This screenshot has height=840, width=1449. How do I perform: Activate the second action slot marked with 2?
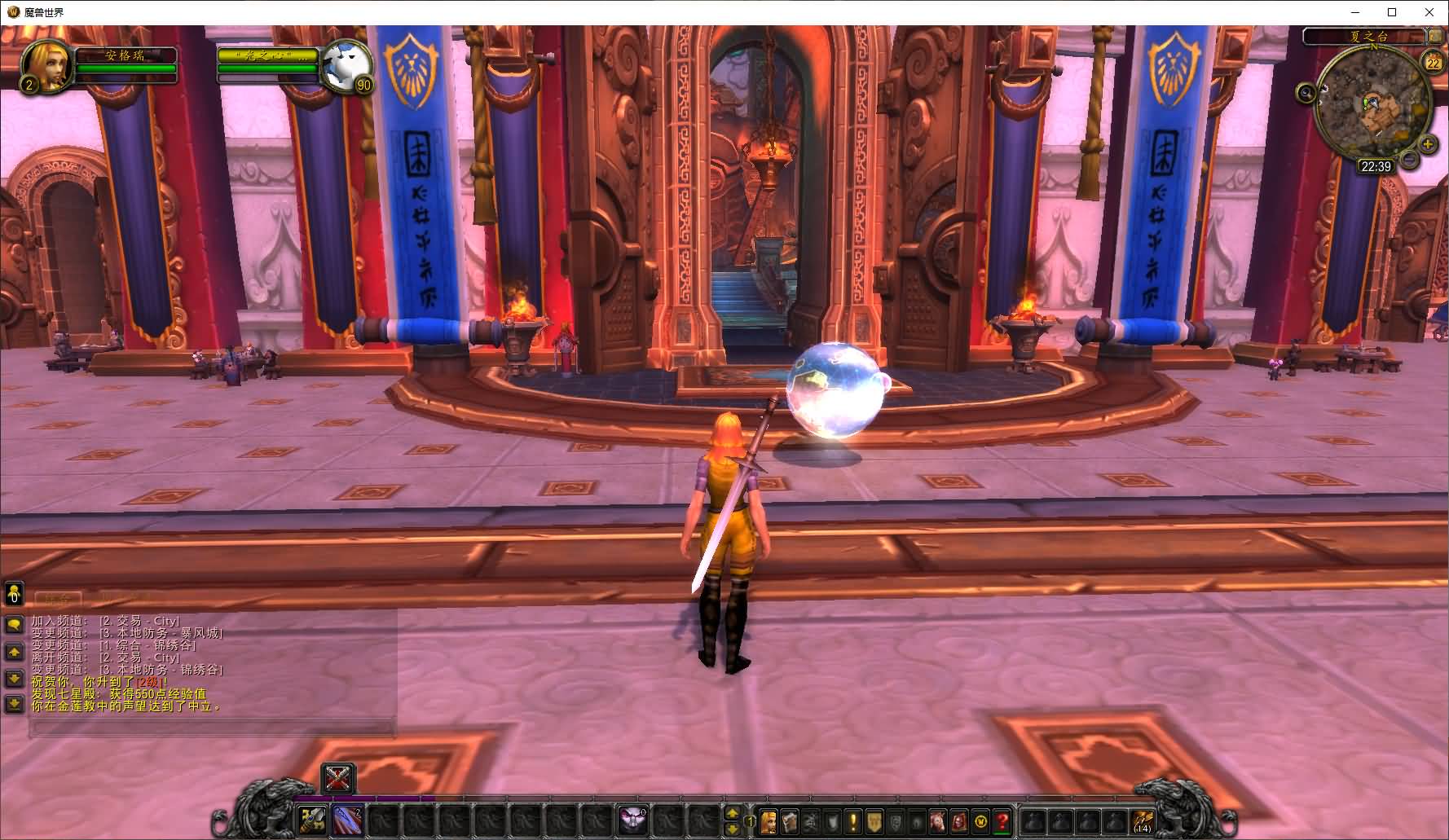(348, 819)
